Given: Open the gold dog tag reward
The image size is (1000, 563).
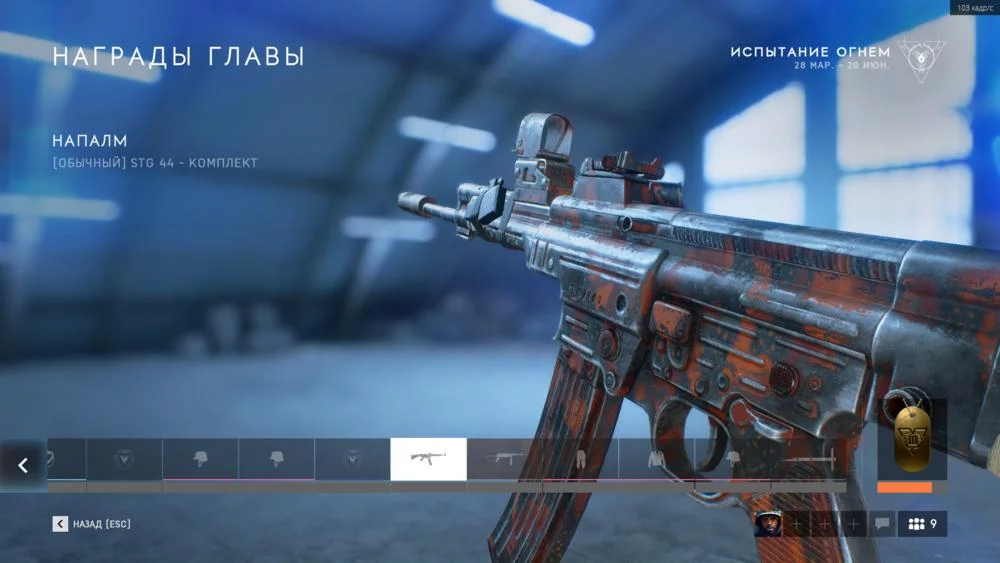Looking at the screenshot, I should point(910,440).
